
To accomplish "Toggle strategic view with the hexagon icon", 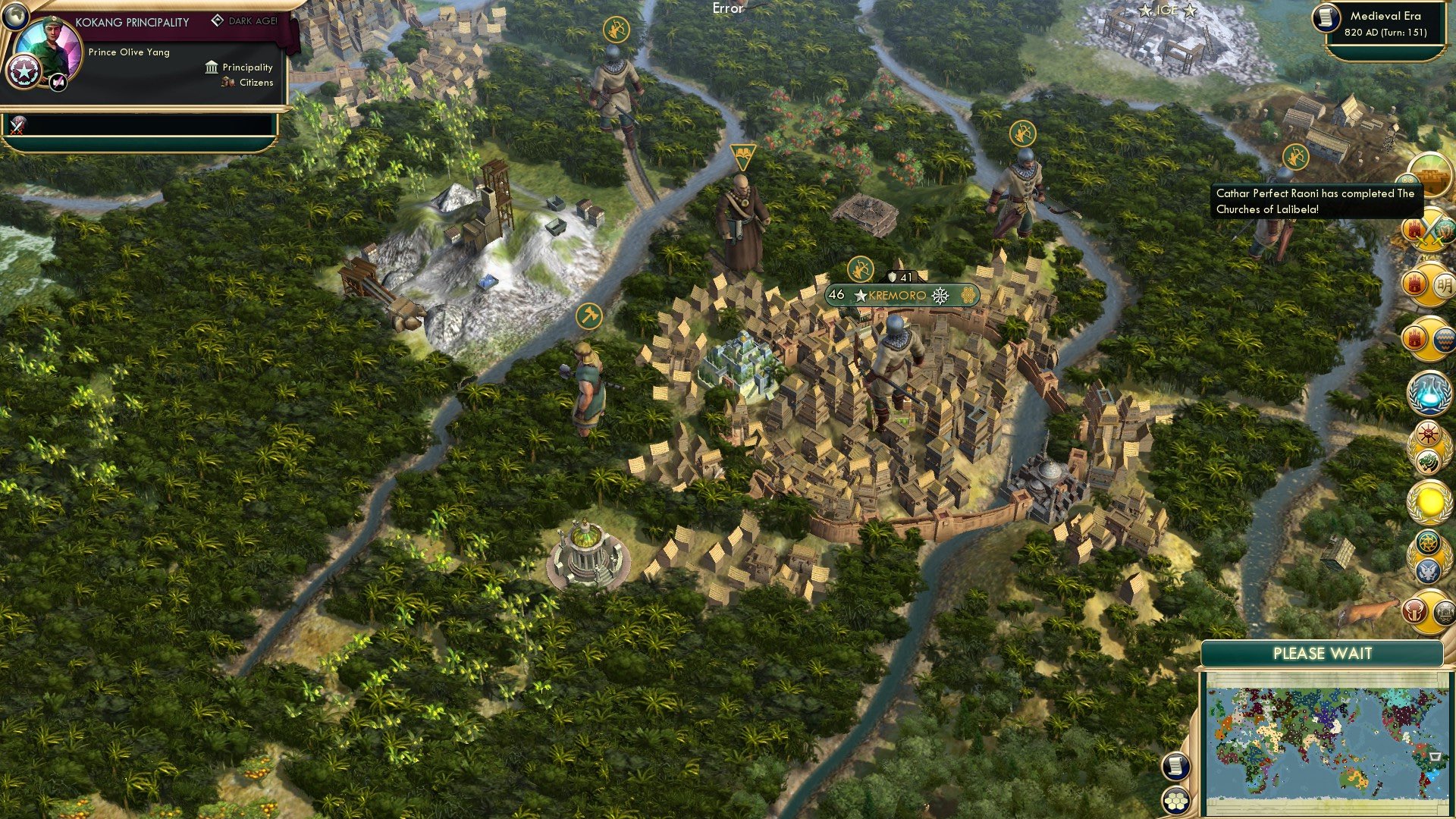I will click(1176, 800).
